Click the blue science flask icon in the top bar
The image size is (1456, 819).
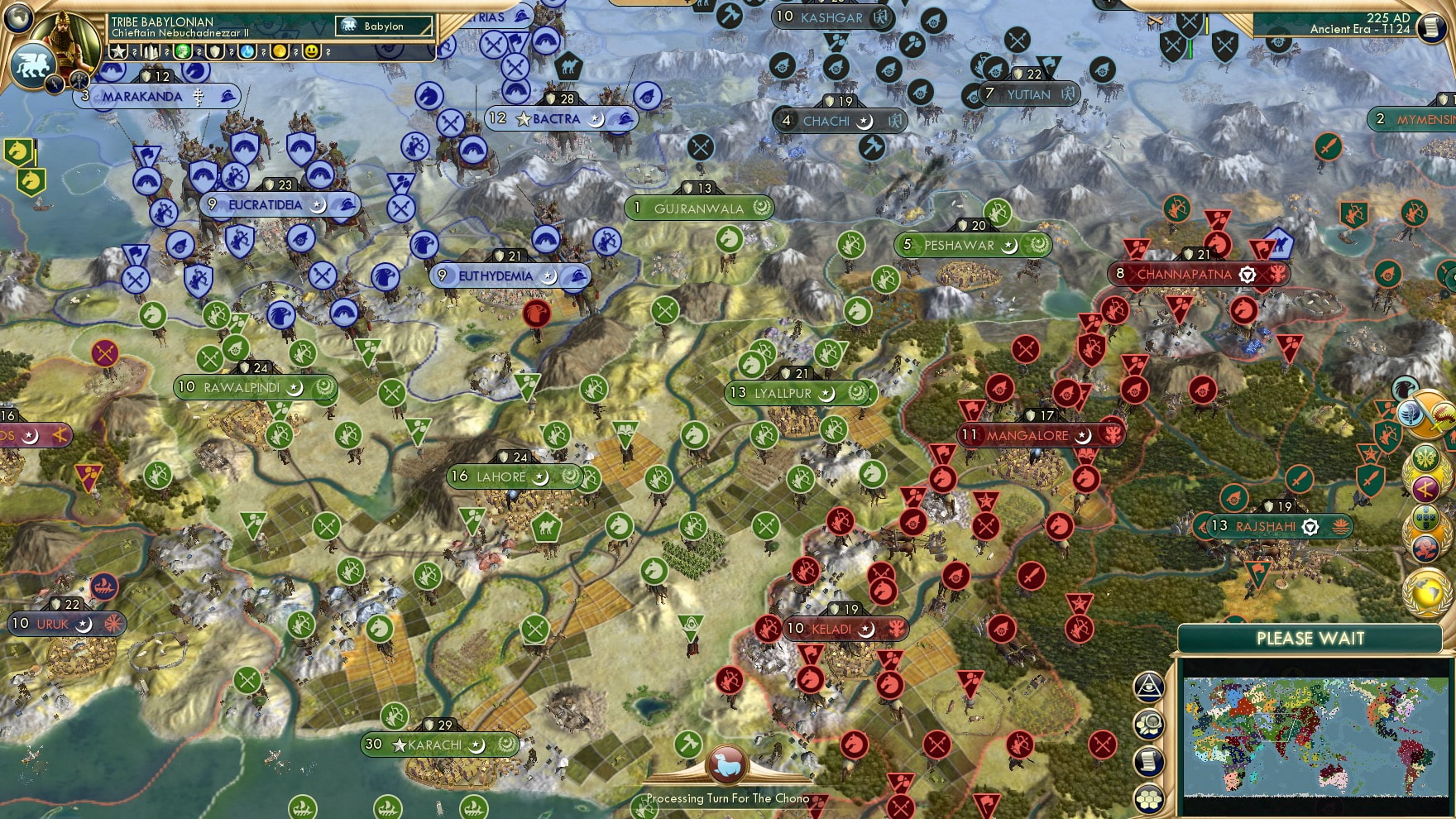click(245, 51)
